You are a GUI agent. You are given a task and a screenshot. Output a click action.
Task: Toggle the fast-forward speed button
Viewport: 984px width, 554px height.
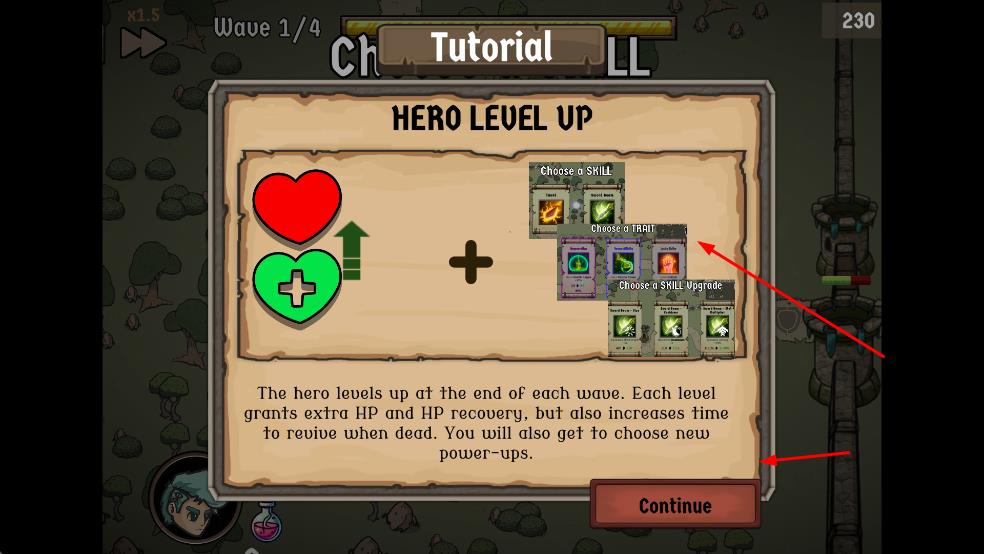143,41
